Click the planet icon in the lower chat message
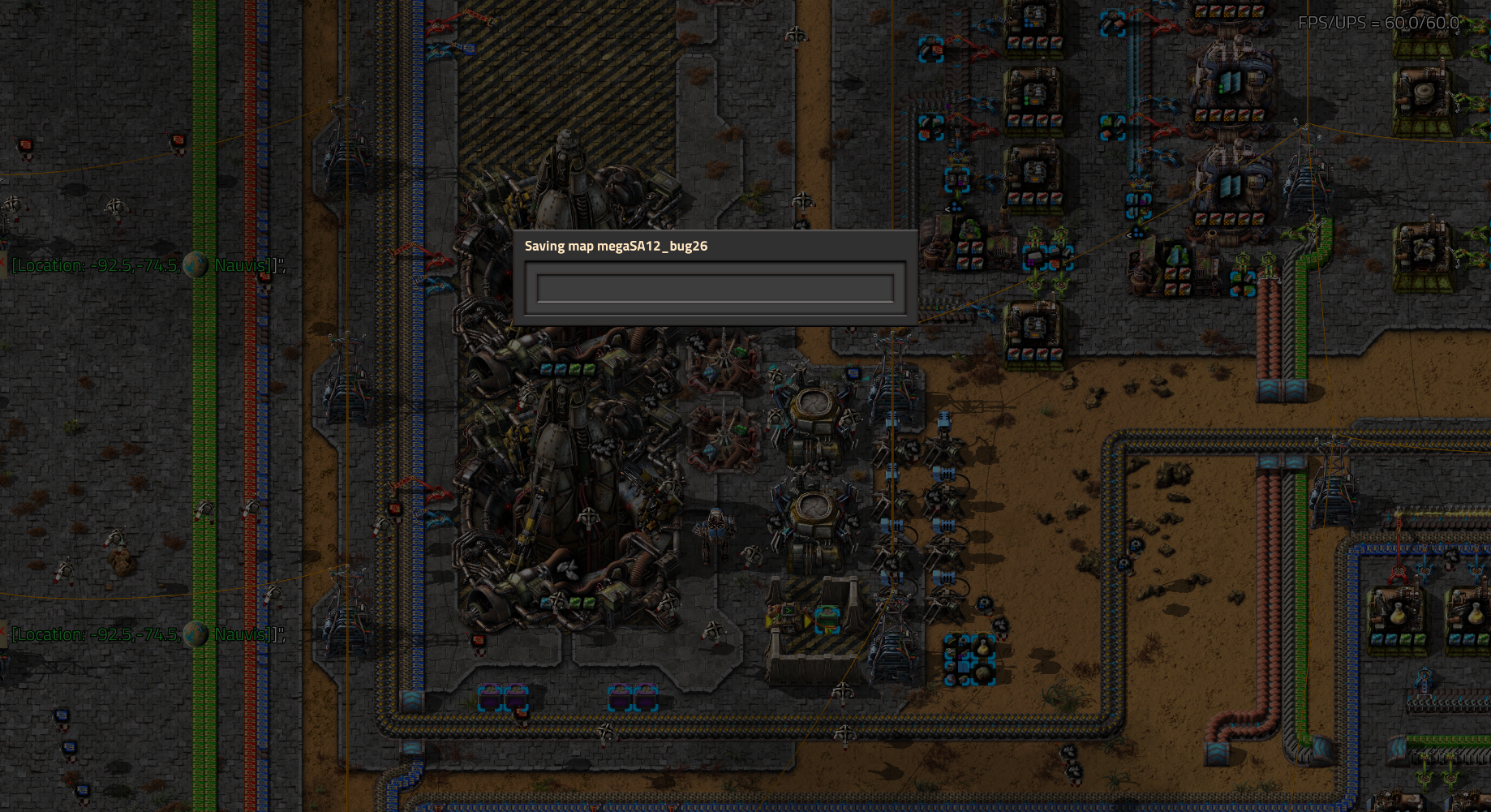1491x812 pixels. click(x=196, y=636)
